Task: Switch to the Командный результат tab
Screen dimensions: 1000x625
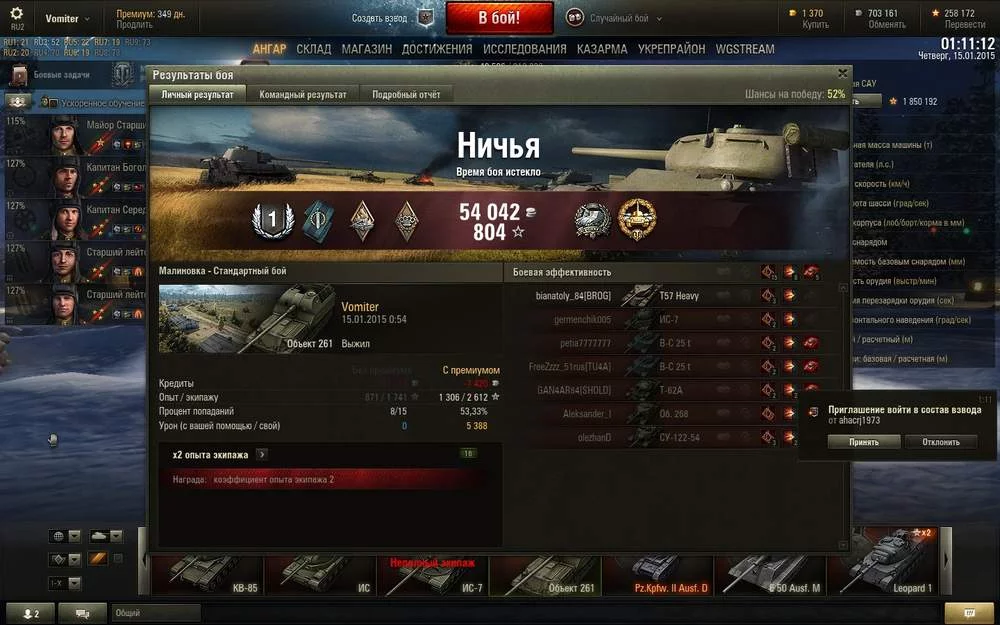Action: (303, 94)
